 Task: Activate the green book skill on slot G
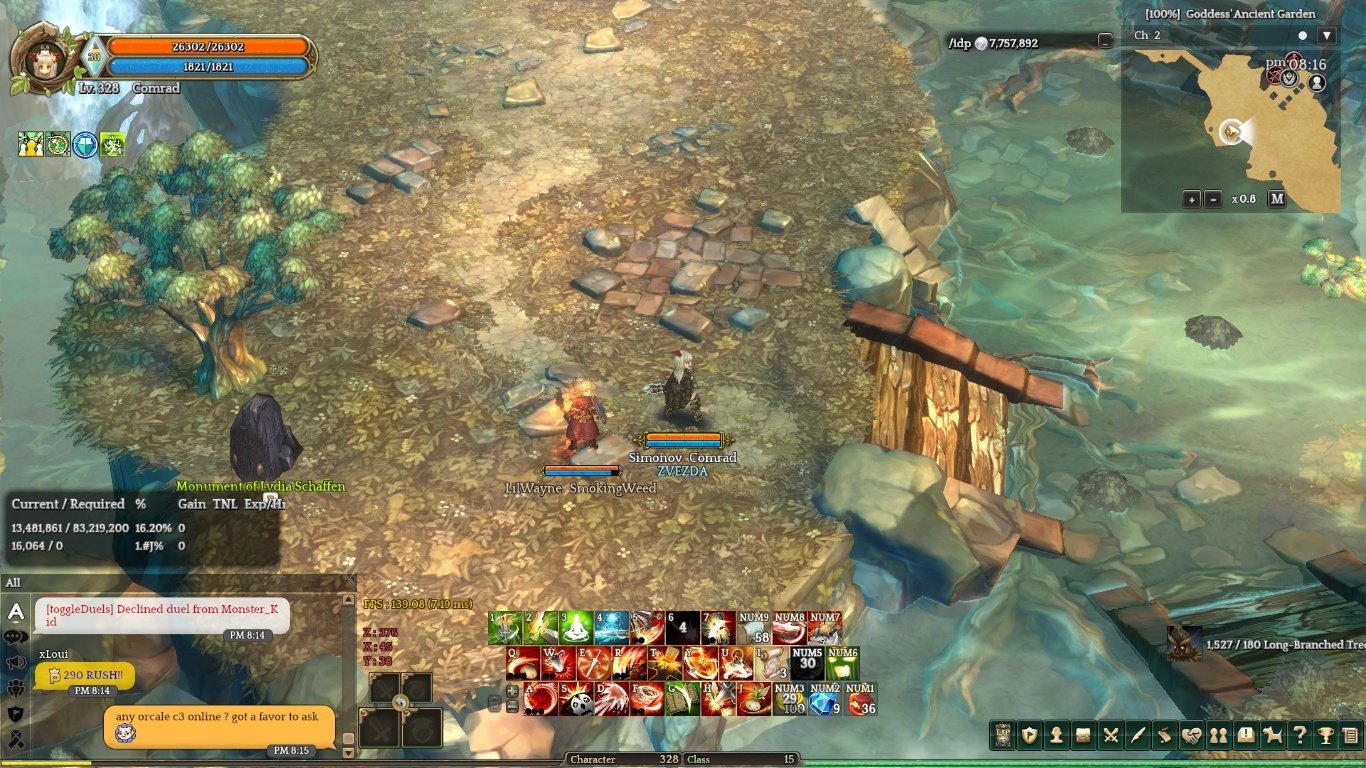click(684, 699)
